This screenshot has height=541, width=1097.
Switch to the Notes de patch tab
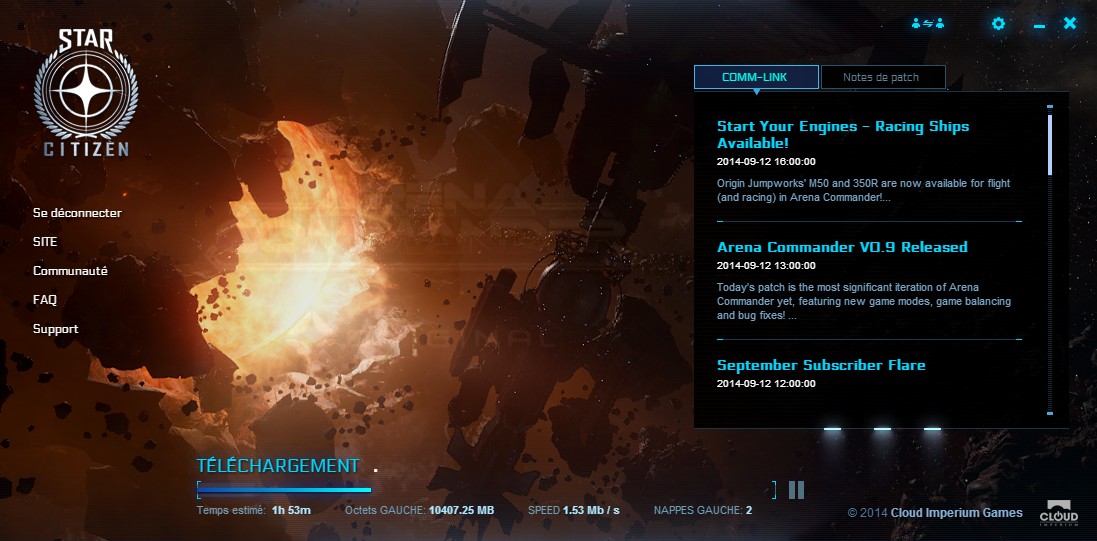tap(882, 77)
